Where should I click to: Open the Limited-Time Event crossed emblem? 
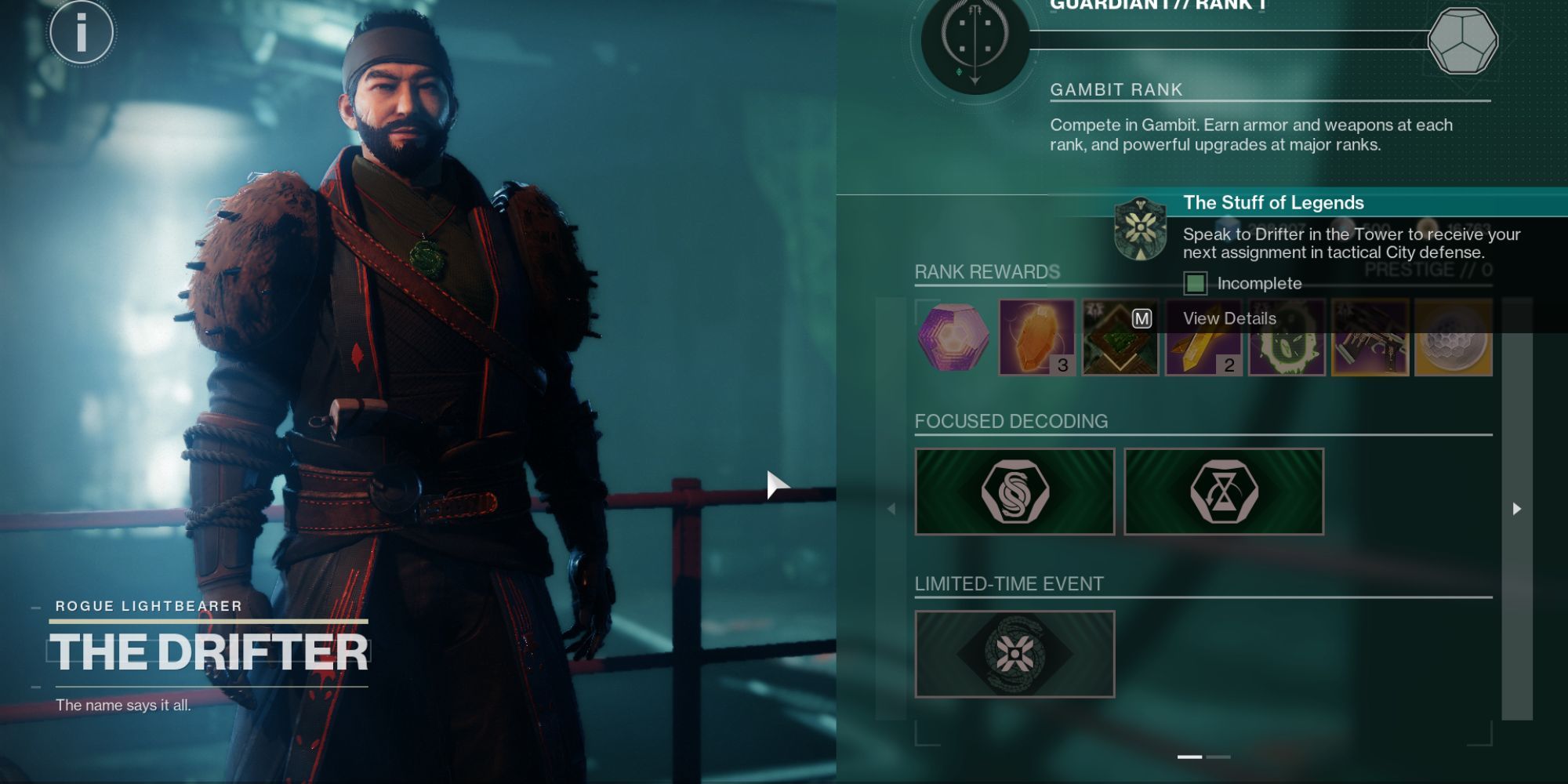tap(1014, 653)
